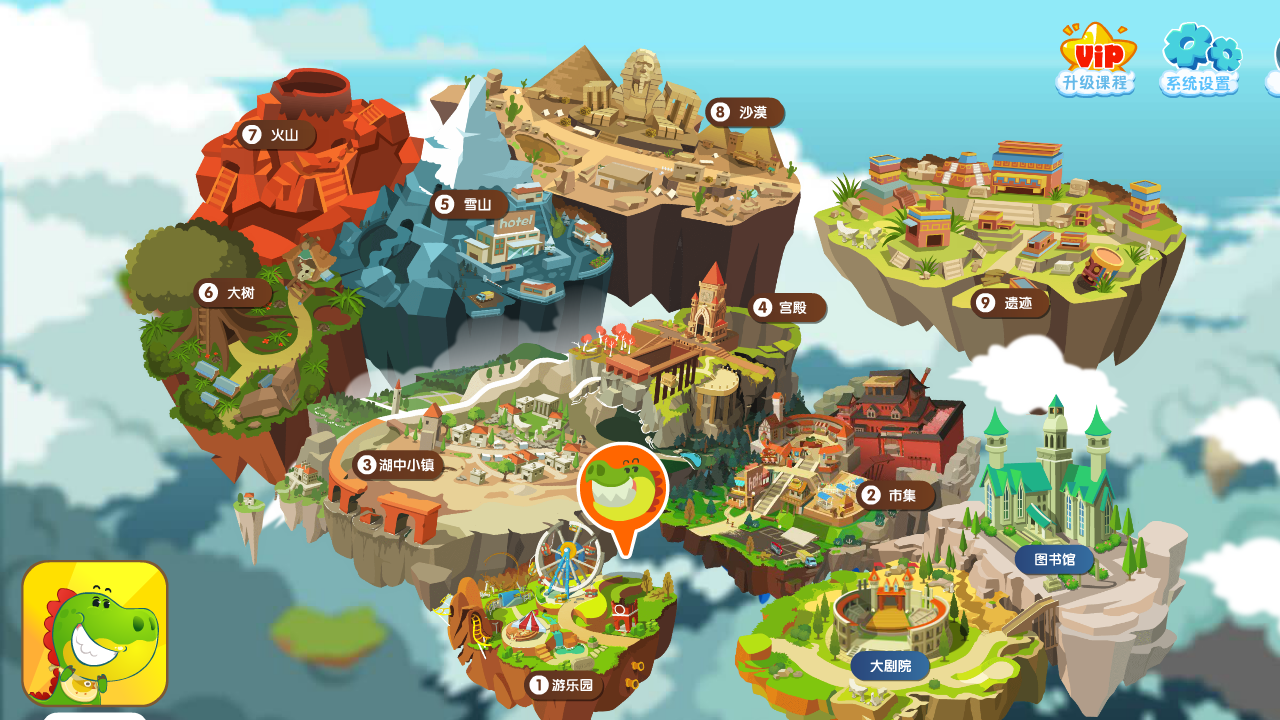Visit the 图书馆 library

(1055, 559)
